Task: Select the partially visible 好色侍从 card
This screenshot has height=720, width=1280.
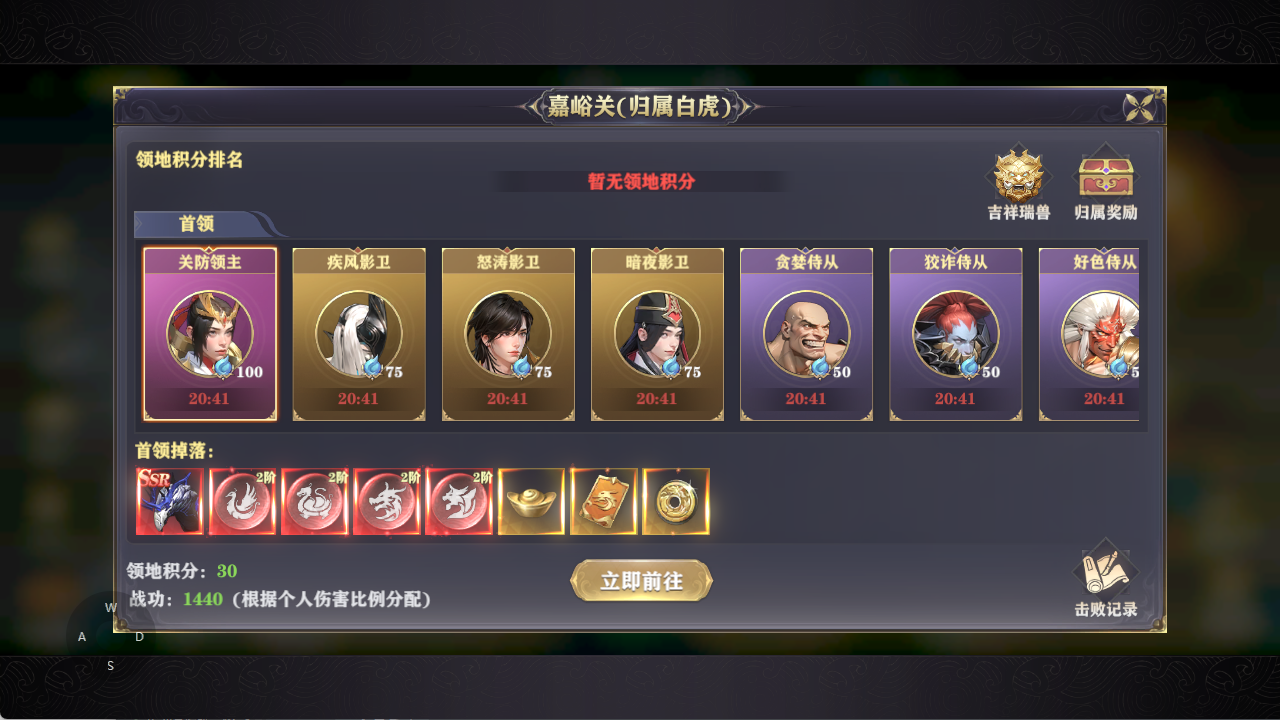Action: [x=1100, y=333]
